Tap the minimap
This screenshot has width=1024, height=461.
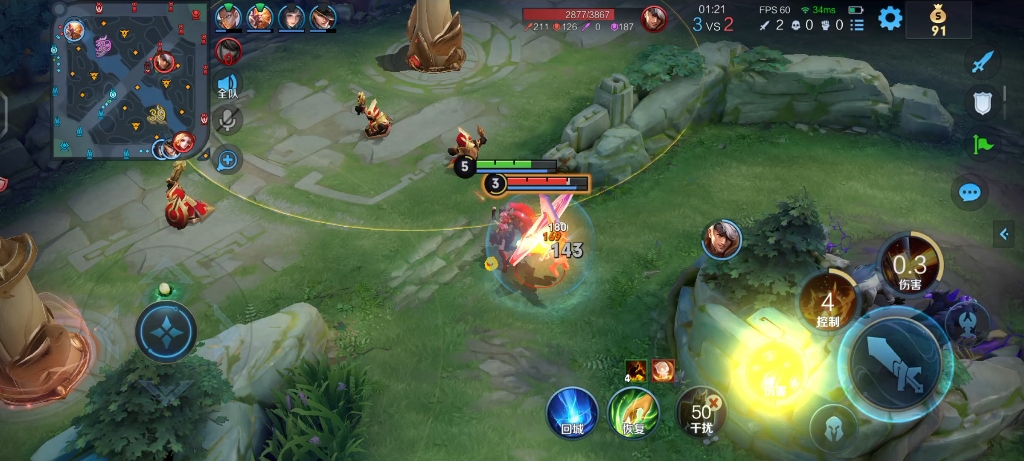coord(130,80)
